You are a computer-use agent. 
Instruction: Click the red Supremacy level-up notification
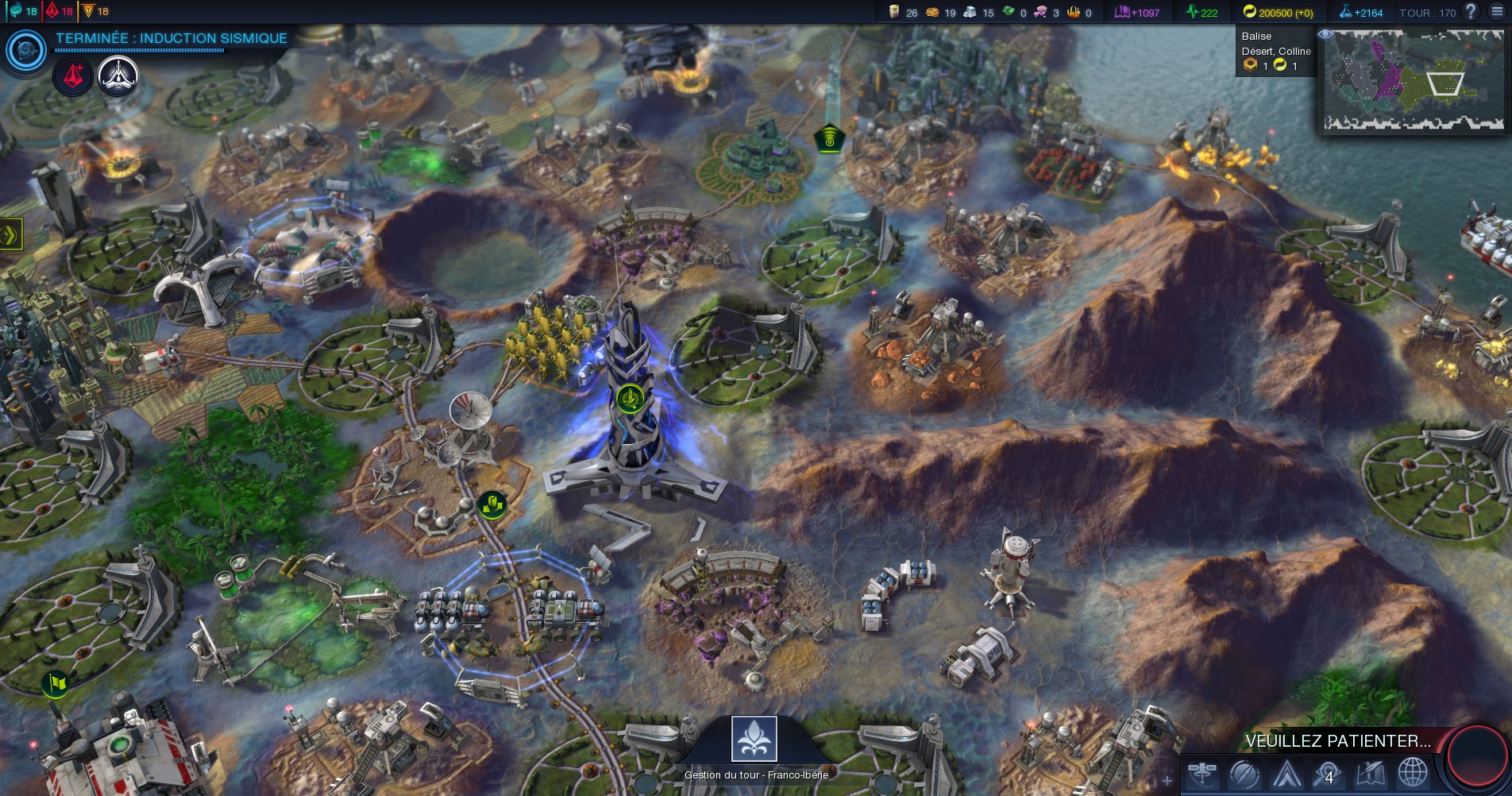click(73, 77)
